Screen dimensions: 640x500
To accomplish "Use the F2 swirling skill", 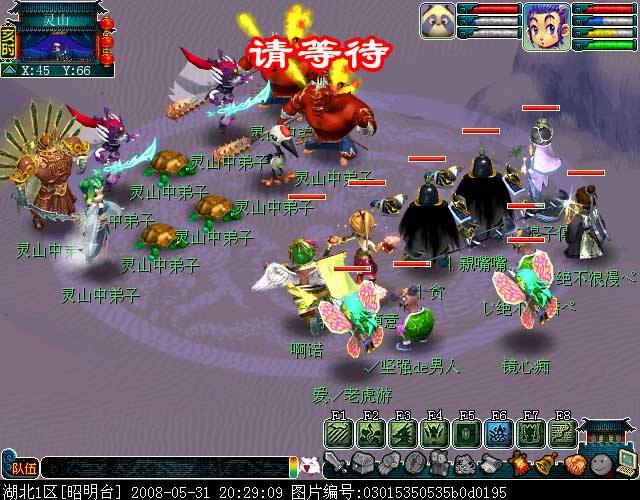I will pos(370,433).
